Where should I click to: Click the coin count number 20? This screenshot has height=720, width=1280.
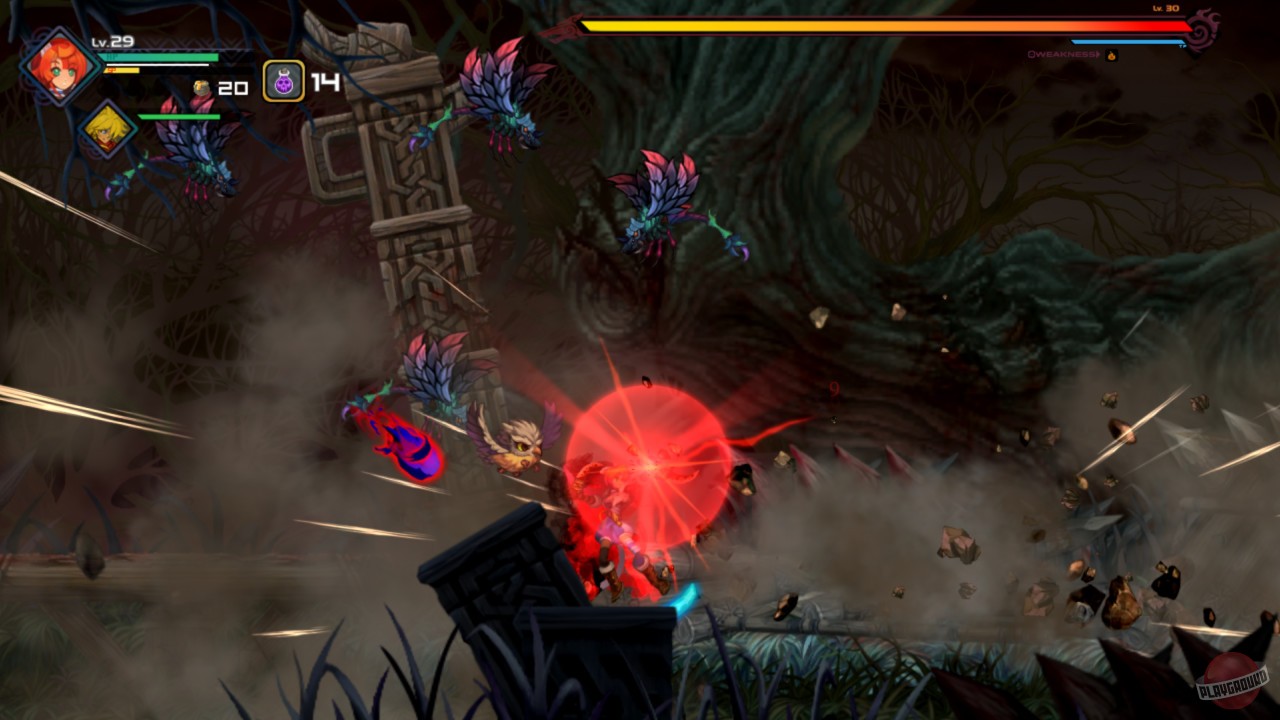pos(233,86)
